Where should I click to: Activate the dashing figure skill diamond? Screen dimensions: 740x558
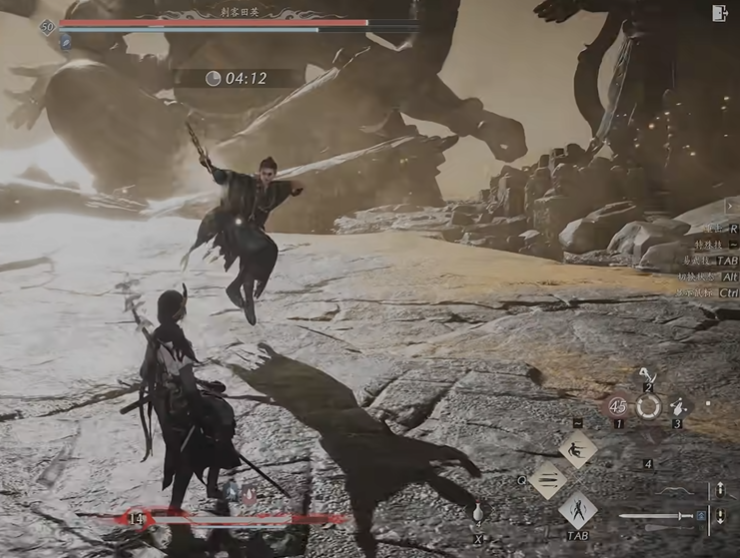pos(577,449)
